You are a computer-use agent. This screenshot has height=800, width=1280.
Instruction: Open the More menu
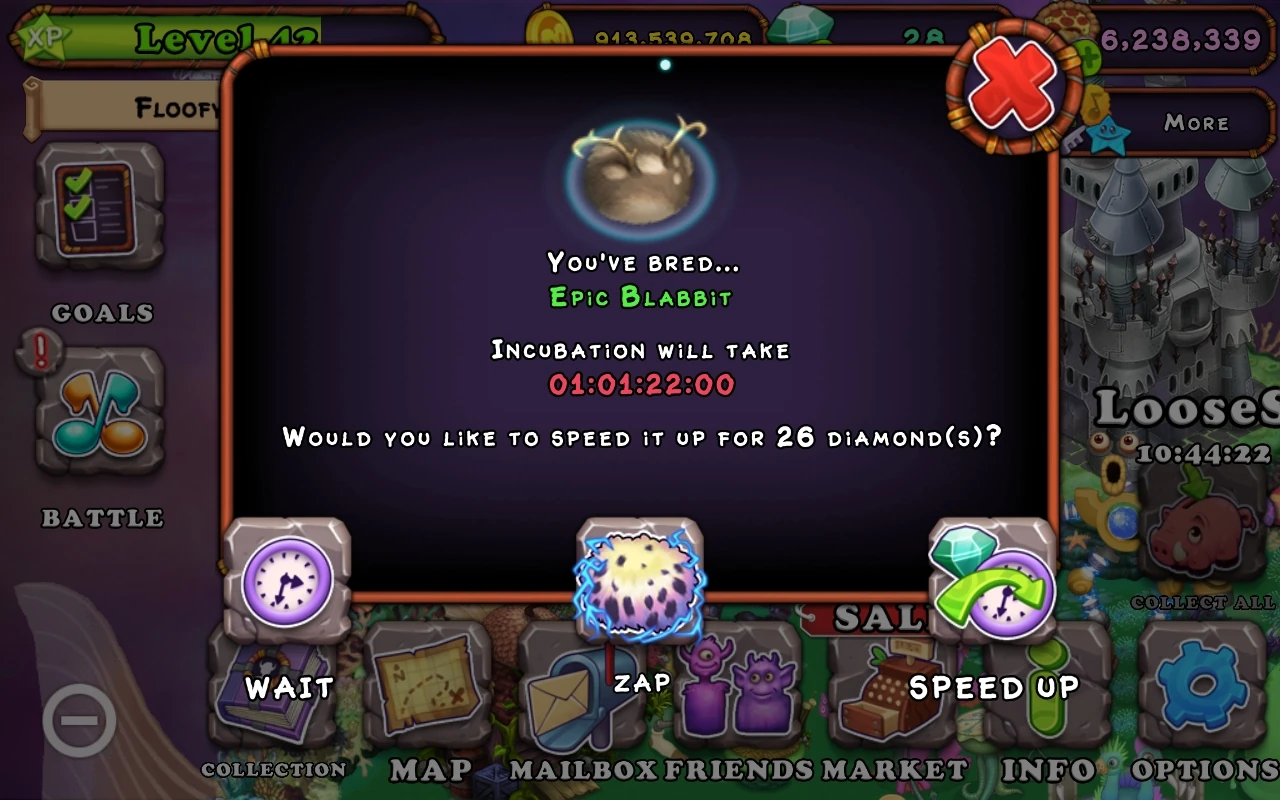(1198, 122)
